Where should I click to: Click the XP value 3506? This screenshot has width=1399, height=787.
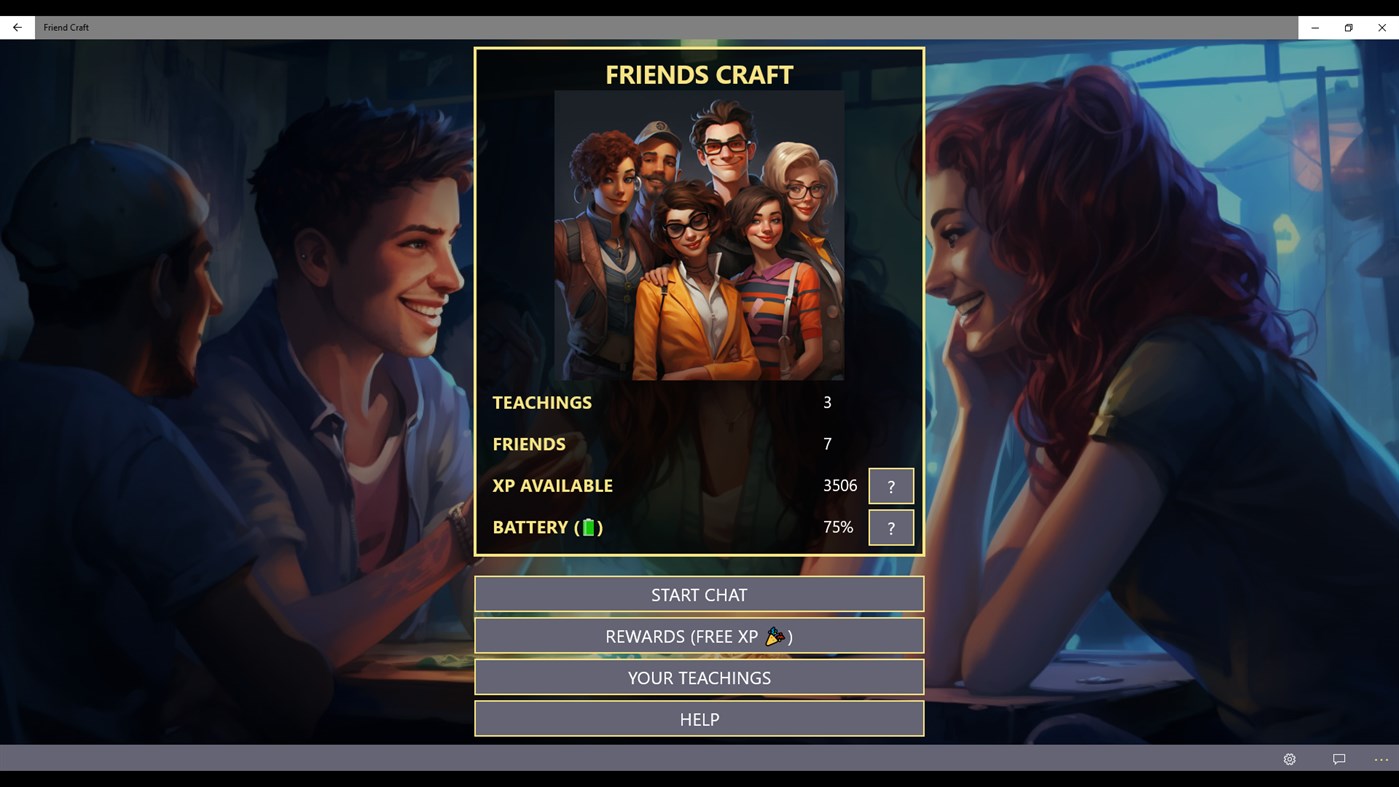pyautogui.click(x=839, y=485)
